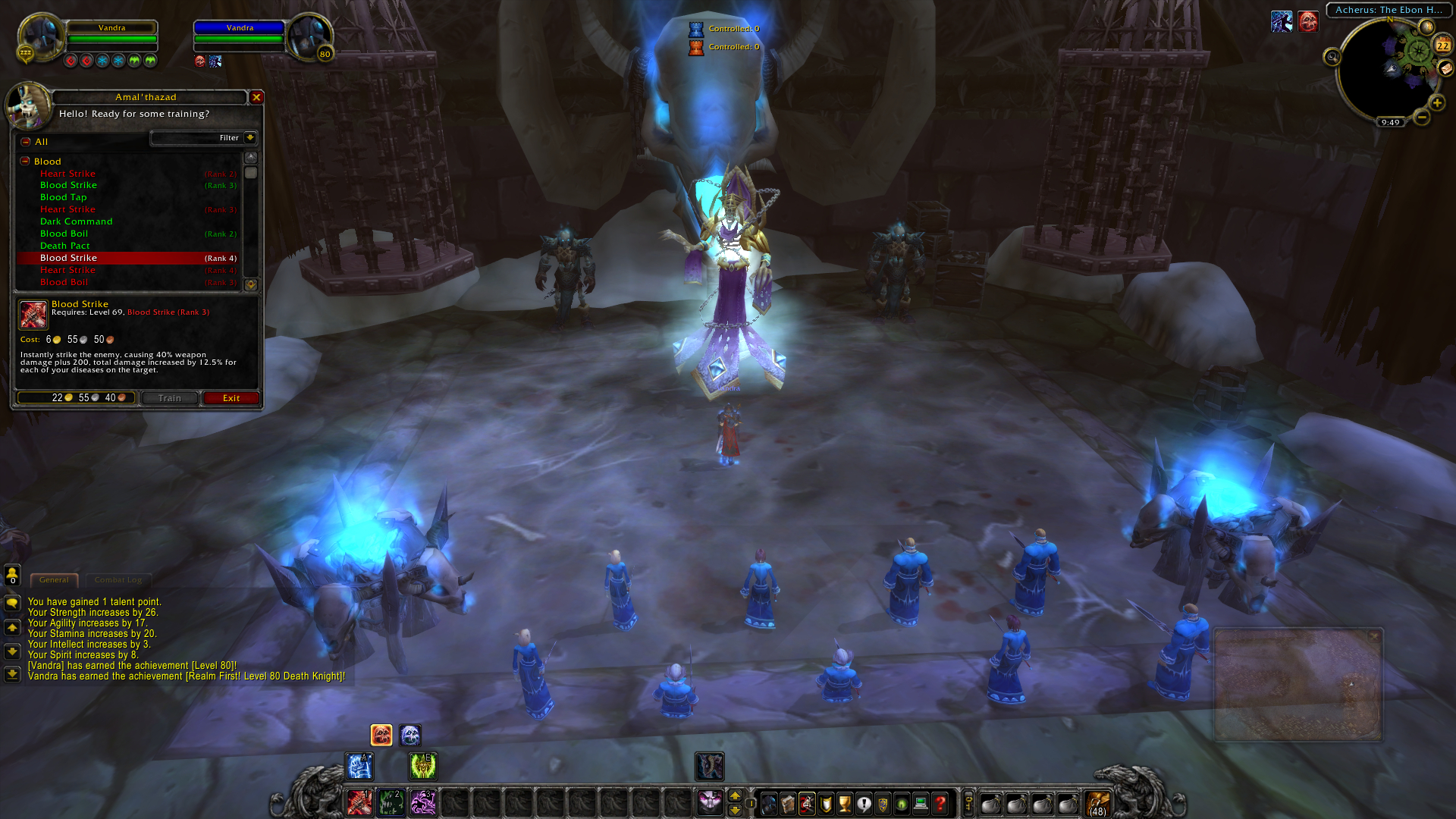Open the Spellbook icon
The height and width of the screenshot is (819, 1456).
(x=788, y=804)
